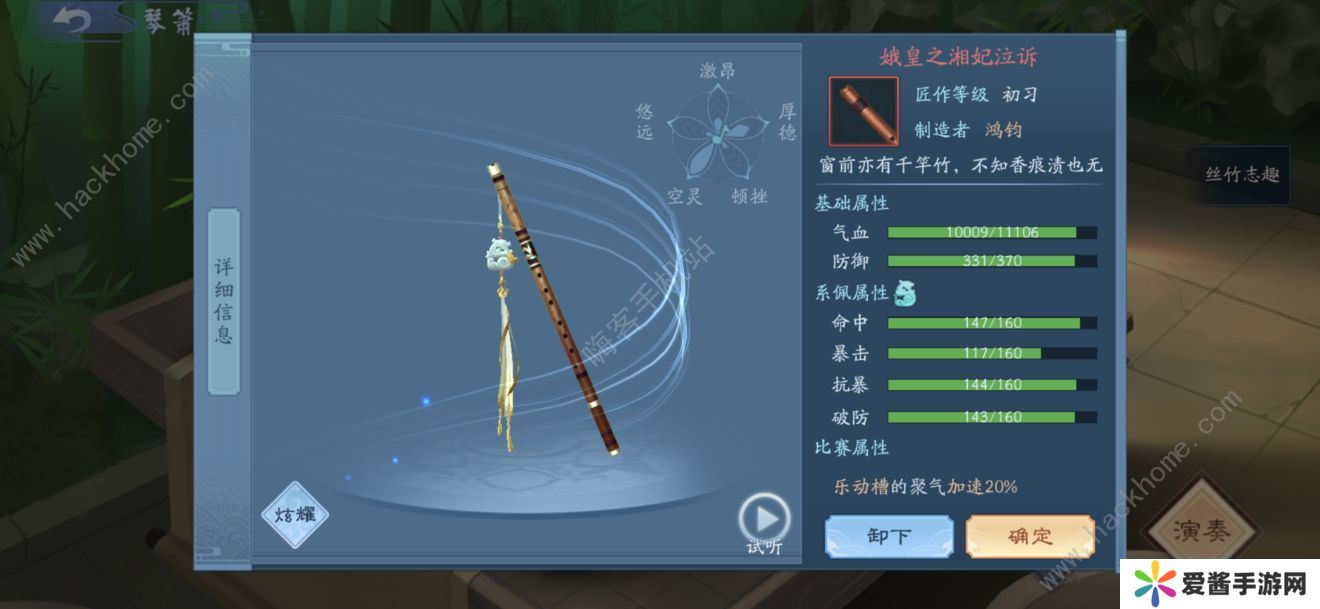This screenshot has width=1320, height=609.
Task: Tap the 炫耀 show-off button
Action: pos(295,515)
